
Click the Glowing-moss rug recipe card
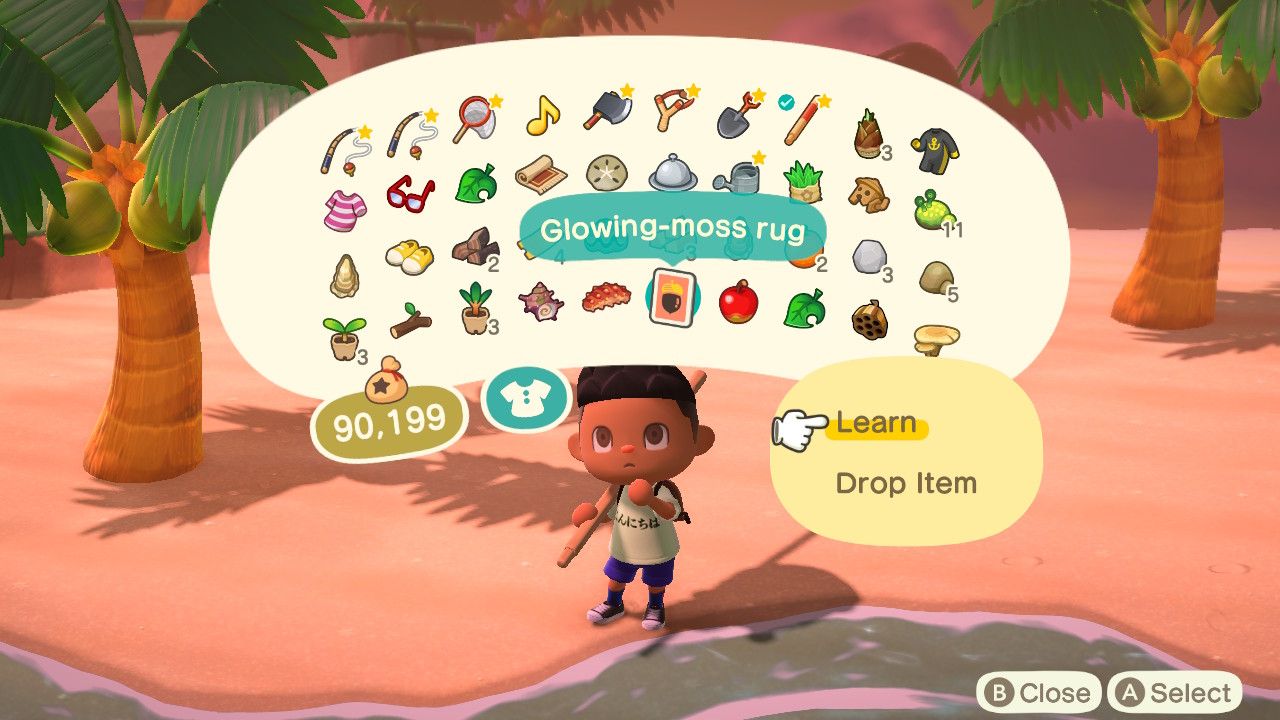pyautogui.click(x=675, y=296)
